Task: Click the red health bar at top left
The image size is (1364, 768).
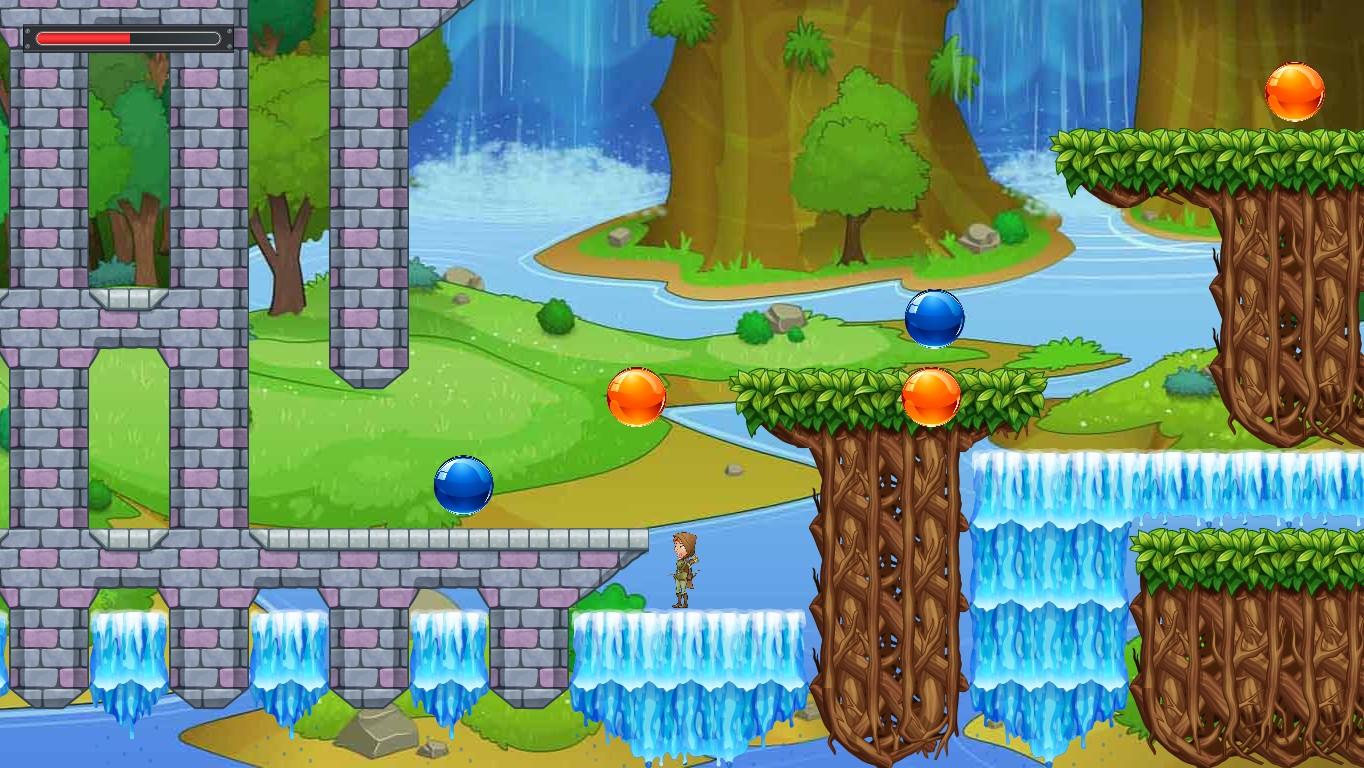Action: pyautogui.click(x=85, y=37)
